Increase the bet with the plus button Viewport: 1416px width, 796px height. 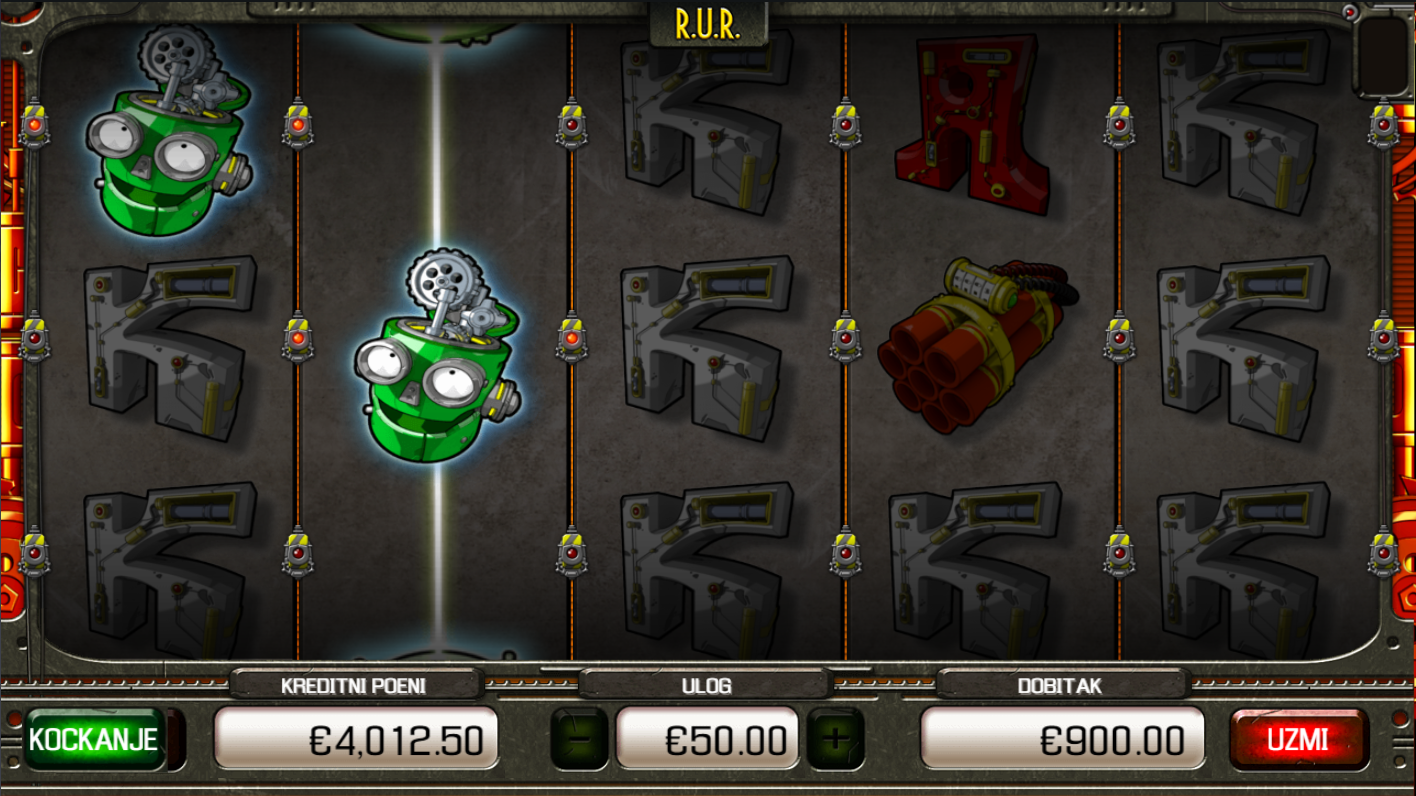835,740
